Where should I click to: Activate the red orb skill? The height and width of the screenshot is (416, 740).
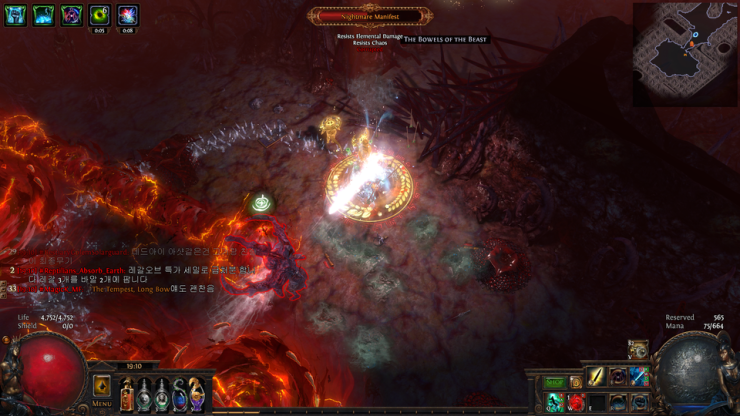point(576,402)
